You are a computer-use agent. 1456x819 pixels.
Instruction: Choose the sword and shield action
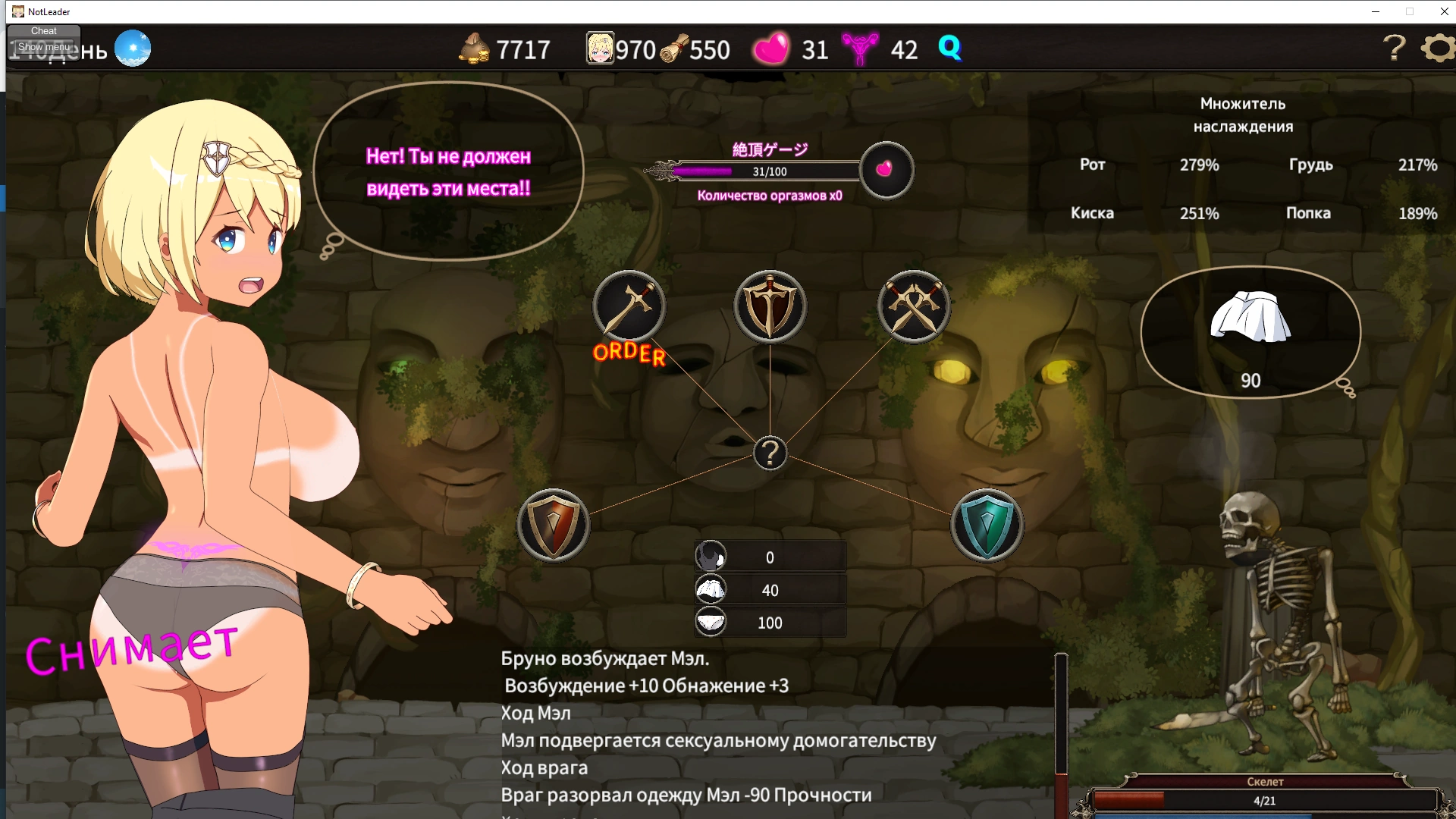pos(770,307)
